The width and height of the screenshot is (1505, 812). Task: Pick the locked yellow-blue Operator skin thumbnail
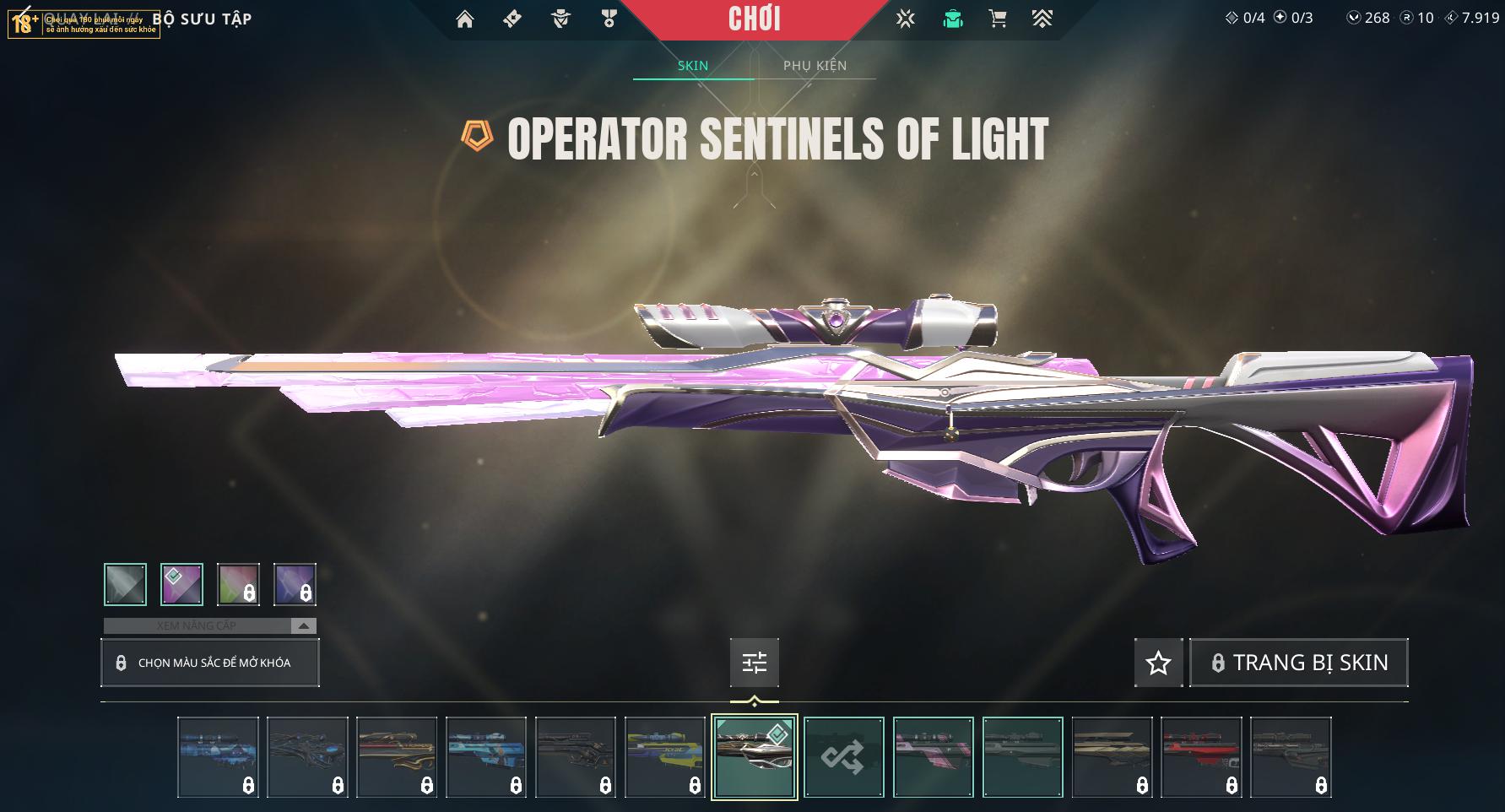pos(665,757)
